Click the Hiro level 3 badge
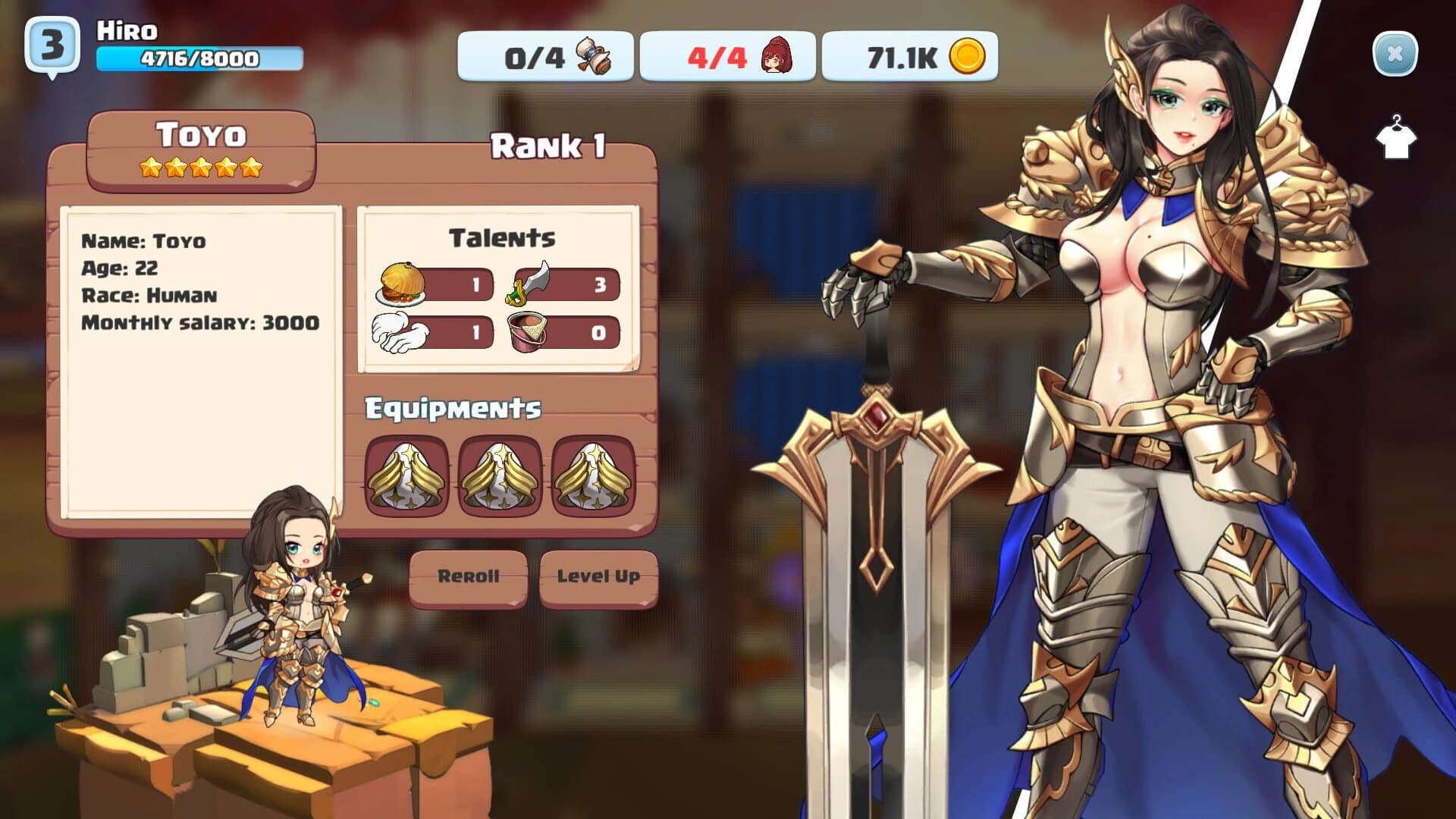This screenshot has height=819, width=1456. (x=52, y=42)
